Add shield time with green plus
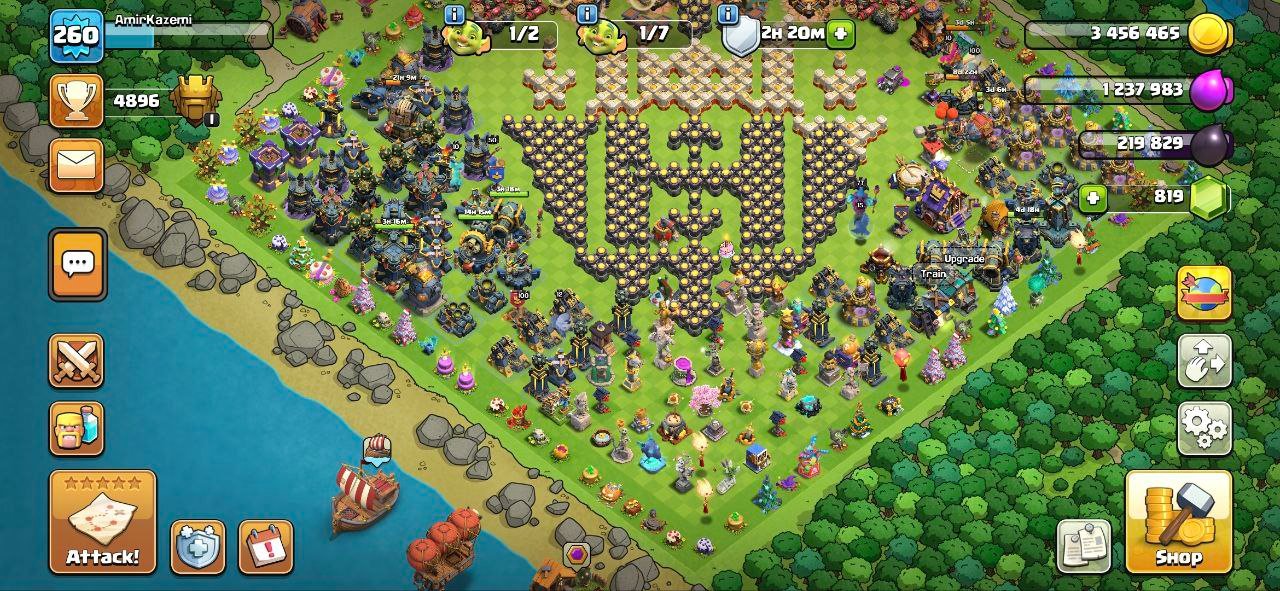The width and height of the screenshot is (1280, 591). (840, 33)
